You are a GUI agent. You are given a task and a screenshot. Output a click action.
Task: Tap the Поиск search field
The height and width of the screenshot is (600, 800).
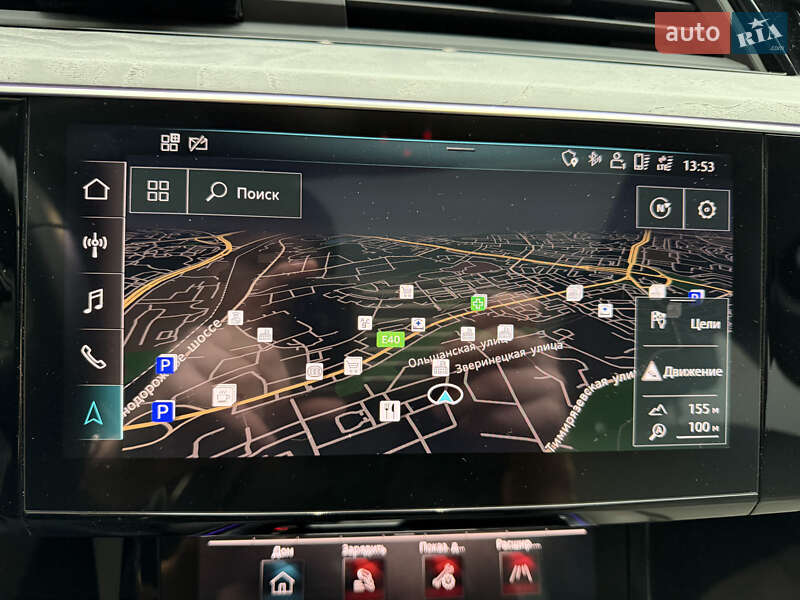point(244,193)
